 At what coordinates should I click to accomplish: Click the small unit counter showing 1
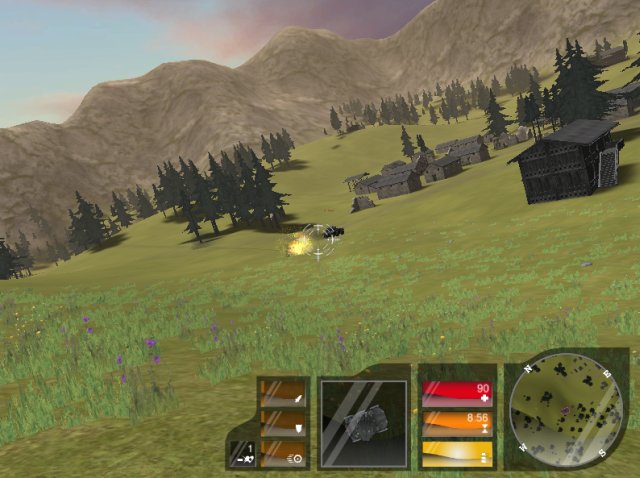coord(241,453)
